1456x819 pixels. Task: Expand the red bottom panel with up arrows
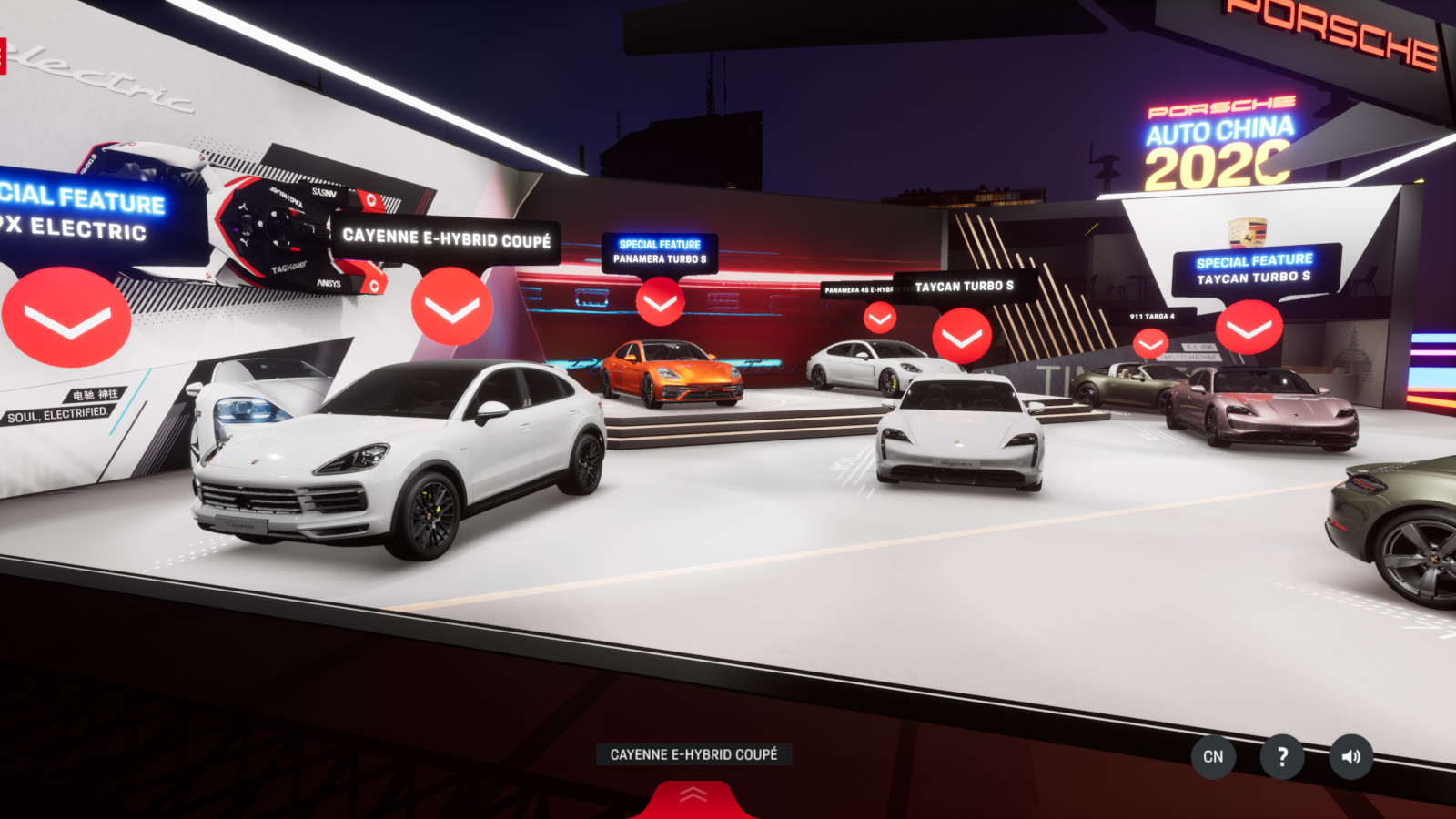pos(693,797)
